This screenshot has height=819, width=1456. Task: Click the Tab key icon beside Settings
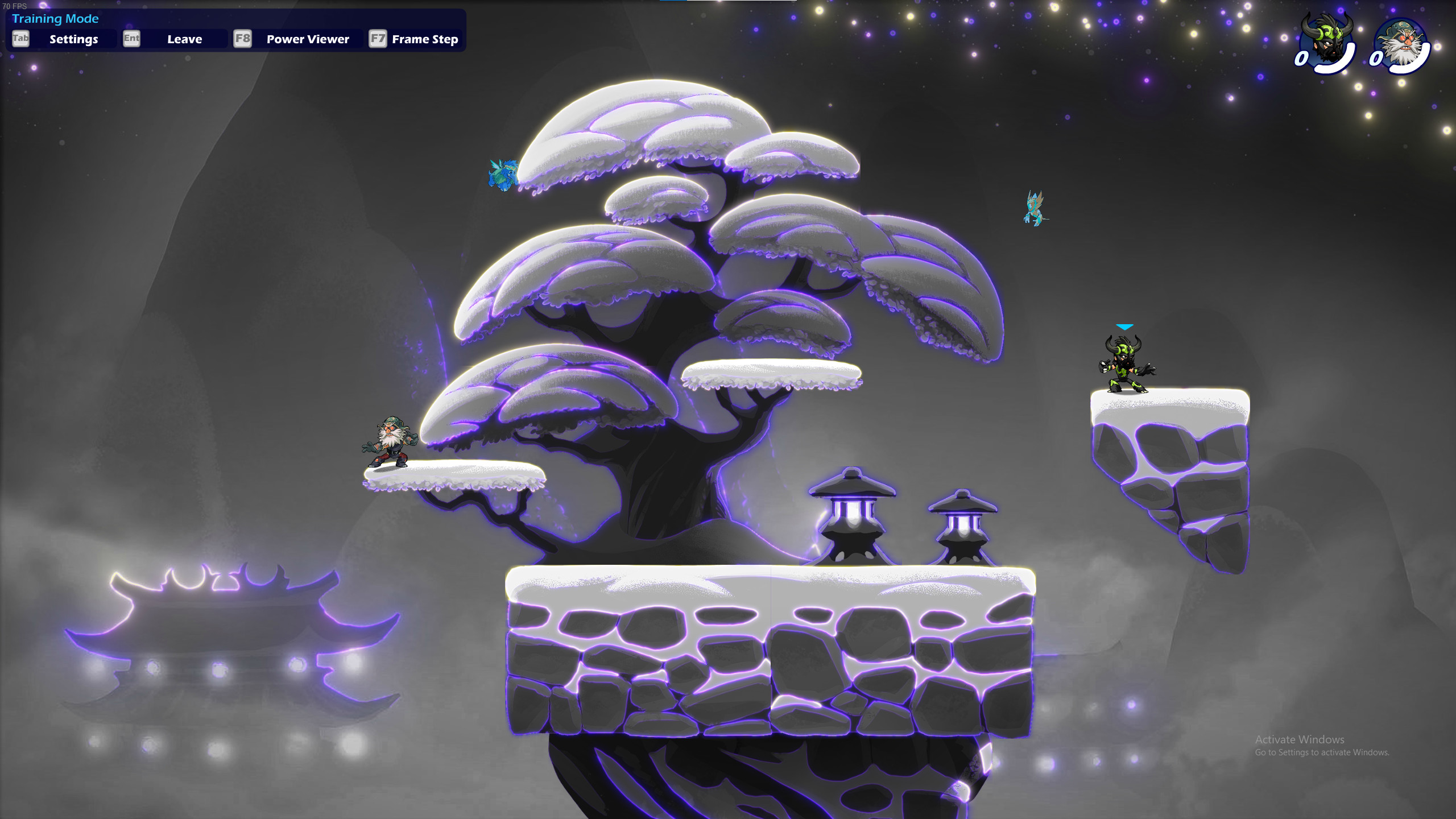(21, 39)
